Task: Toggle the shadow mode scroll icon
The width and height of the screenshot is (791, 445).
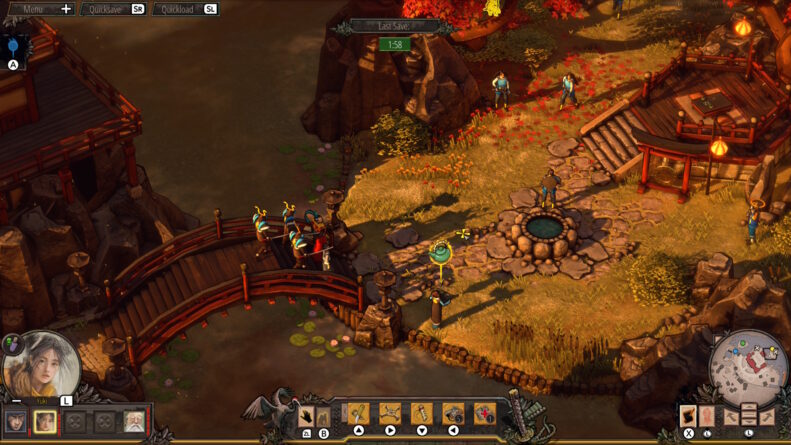Action: point(688,416)
